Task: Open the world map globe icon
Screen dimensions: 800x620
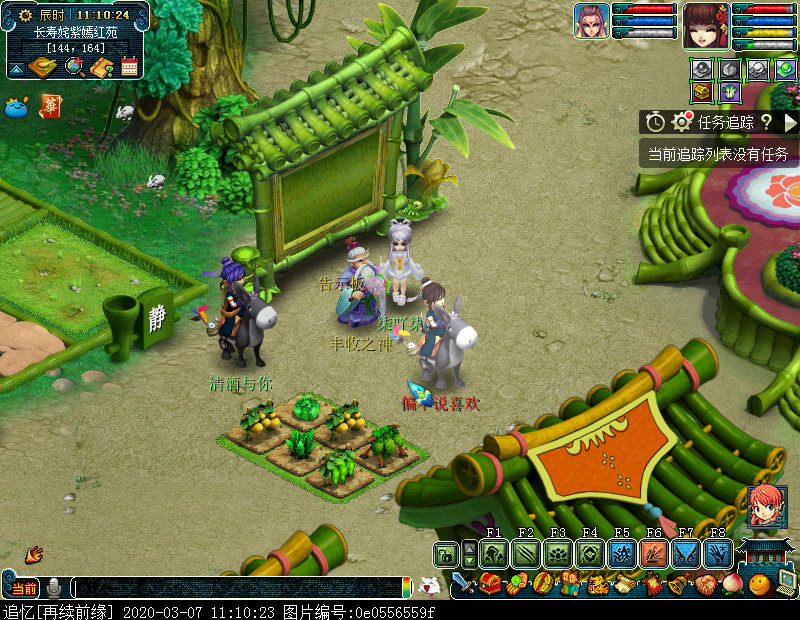Action: (74, 67)
